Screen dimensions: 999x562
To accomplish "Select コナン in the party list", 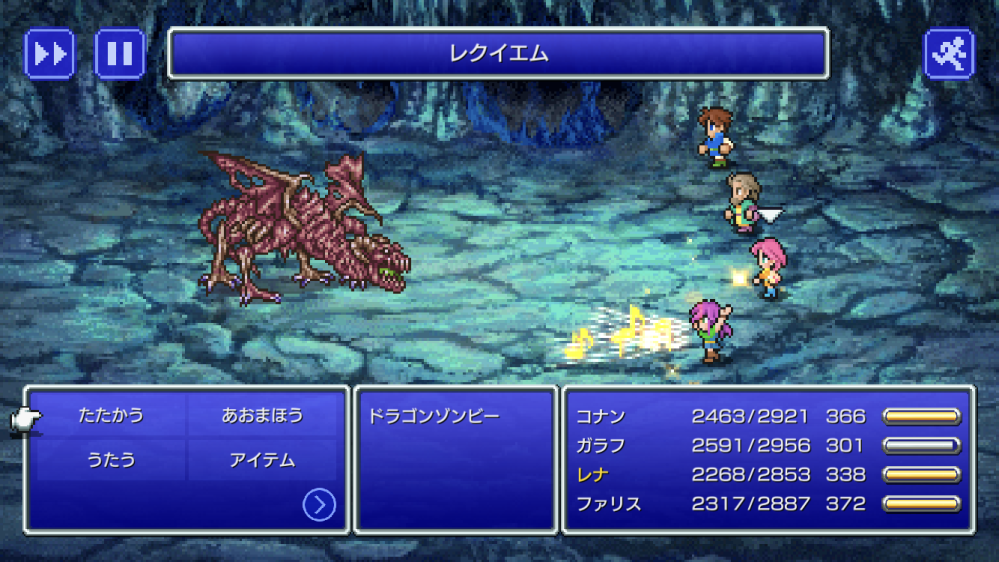I will 600,416.
